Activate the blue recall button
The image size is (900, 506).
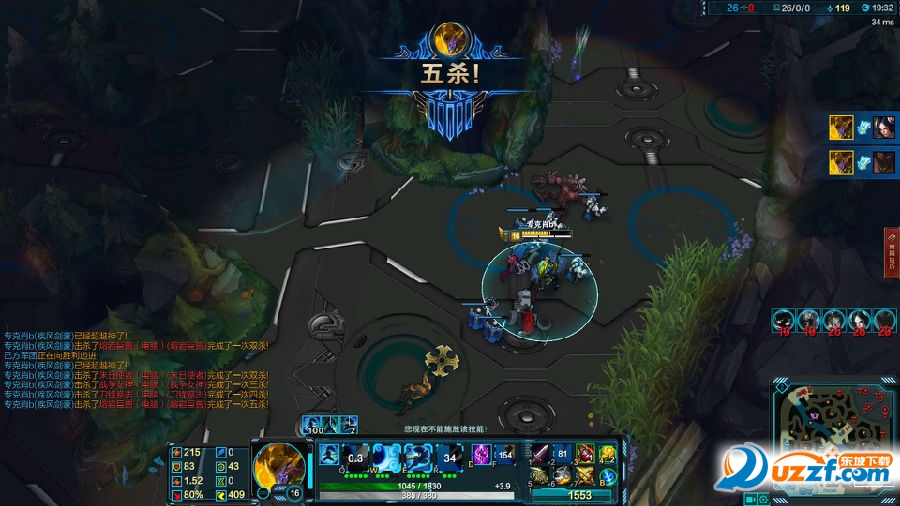click(607, 472)
